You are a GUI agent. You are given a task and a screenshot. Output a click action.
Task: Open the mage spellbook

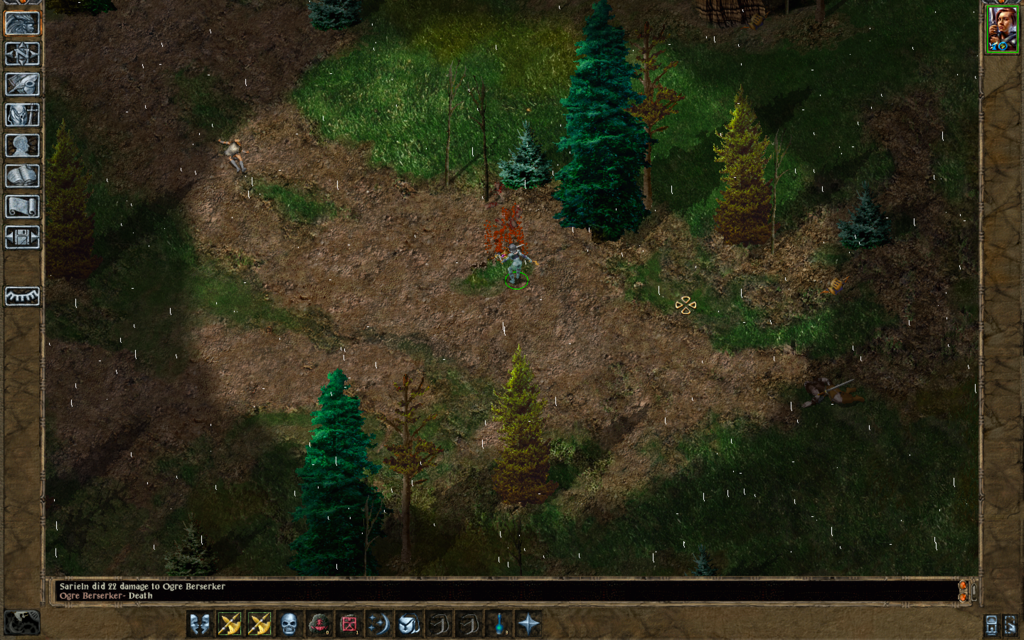(22, 176)
